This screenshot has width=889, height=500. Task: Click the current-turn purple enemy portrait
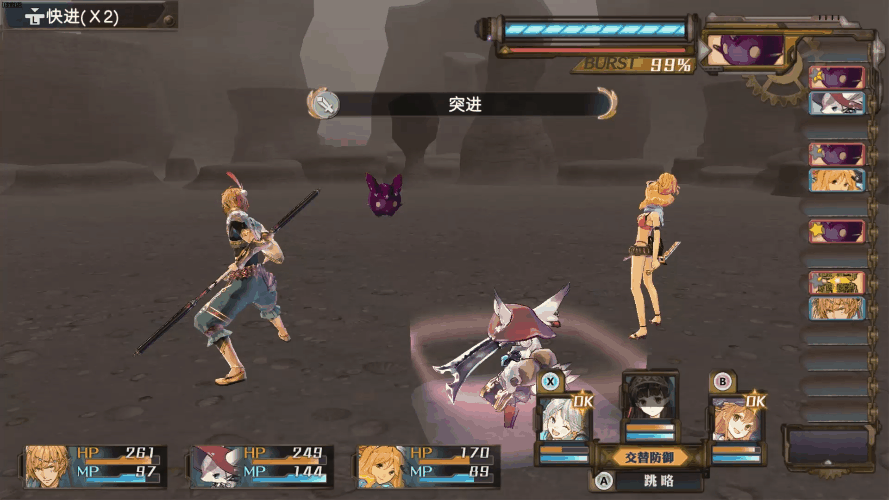(x=747, y=50)
